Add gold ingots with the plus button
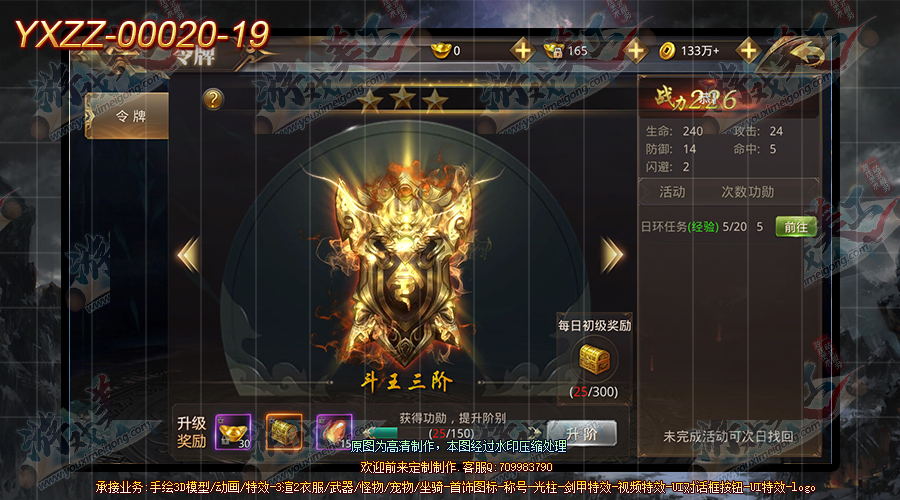This screenshot has width=900, height=500. [x=522, y=50]
